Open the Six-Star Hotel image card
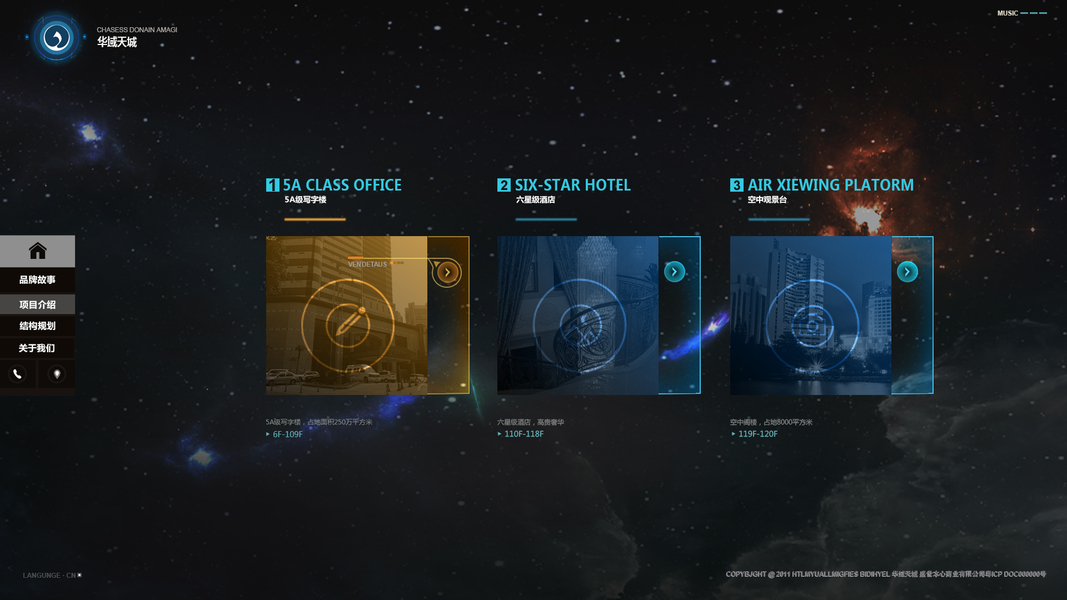The image size is (1067, 600). (578, 315)
